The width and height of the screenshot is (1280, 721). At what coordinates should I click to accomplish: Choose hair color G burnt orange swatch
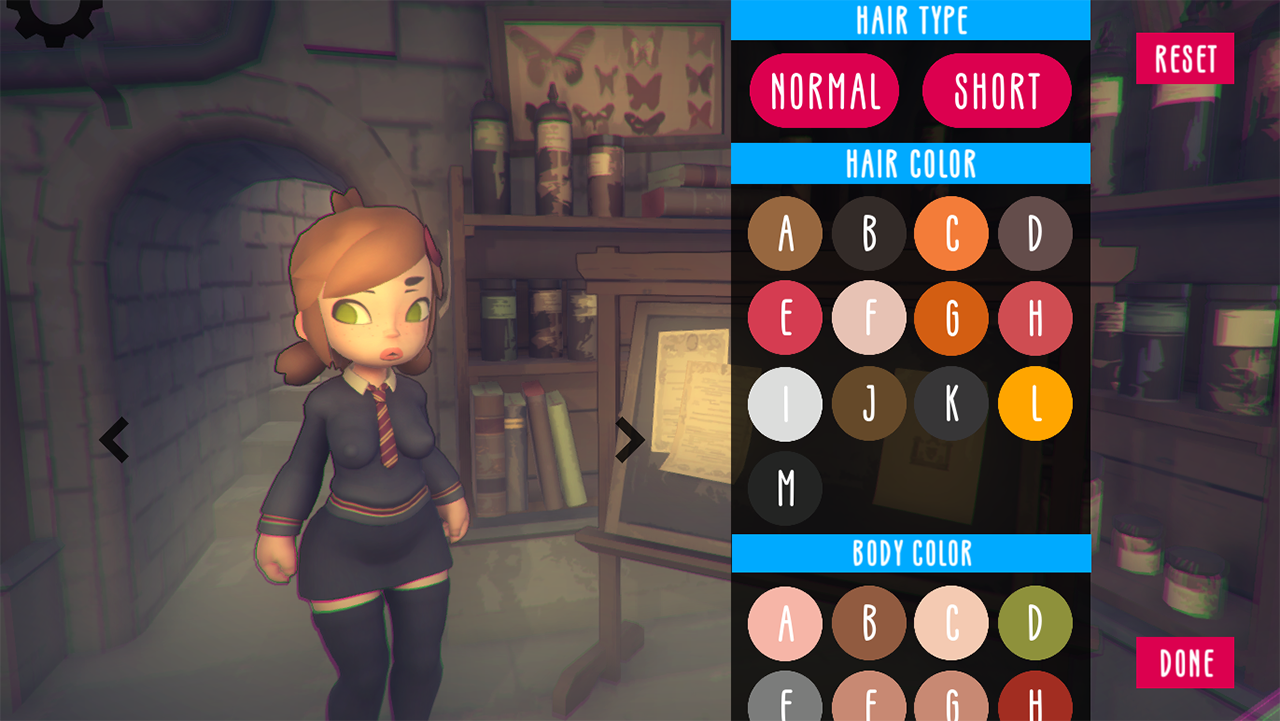[951, 319]
